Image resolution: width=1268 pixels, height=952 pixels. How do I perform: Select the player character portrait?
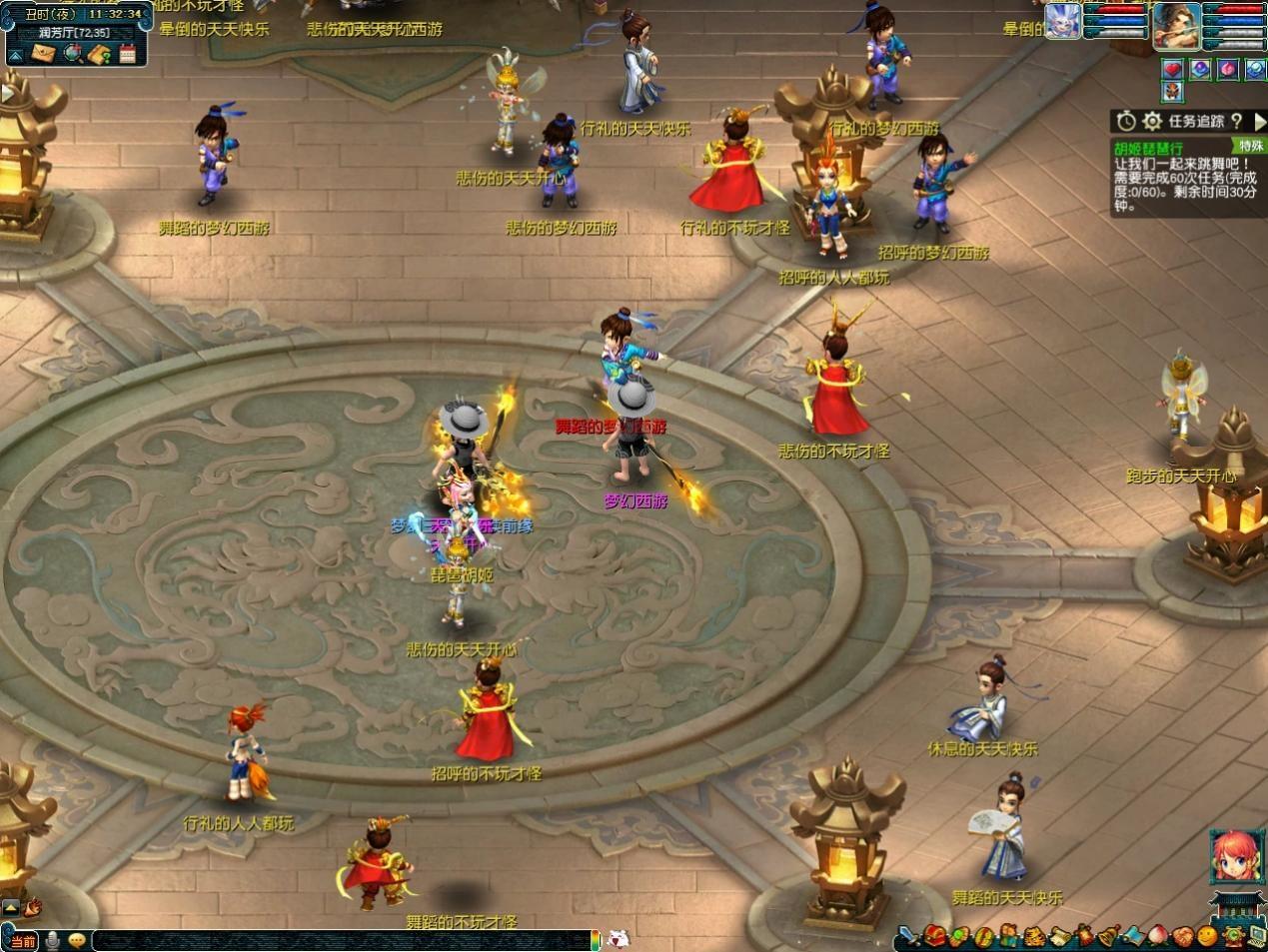pyautogui.click(x=1176, y=25)
